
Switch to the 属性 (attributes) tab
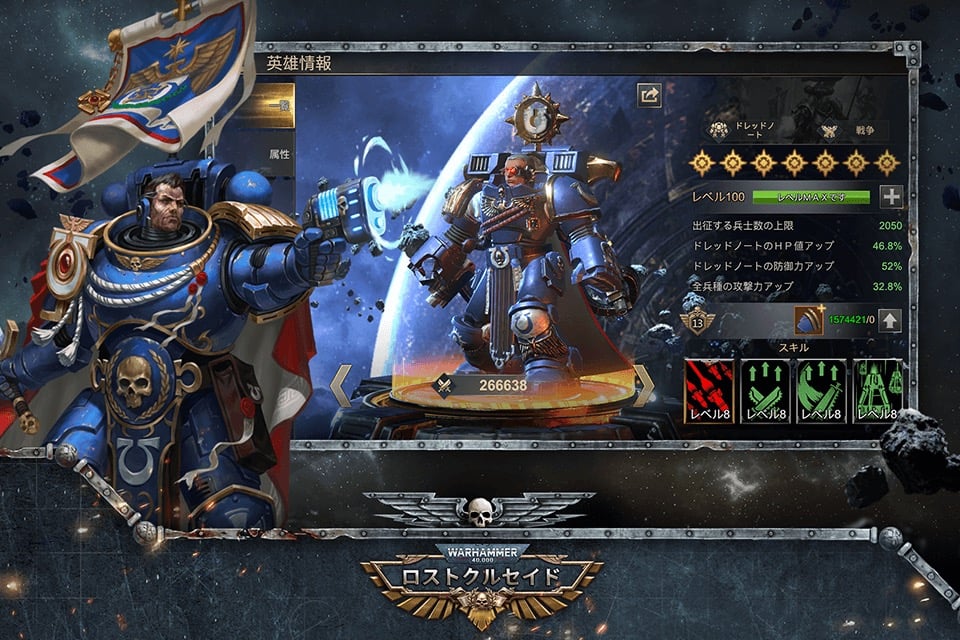pyautogui.click(x=279, y=155)
